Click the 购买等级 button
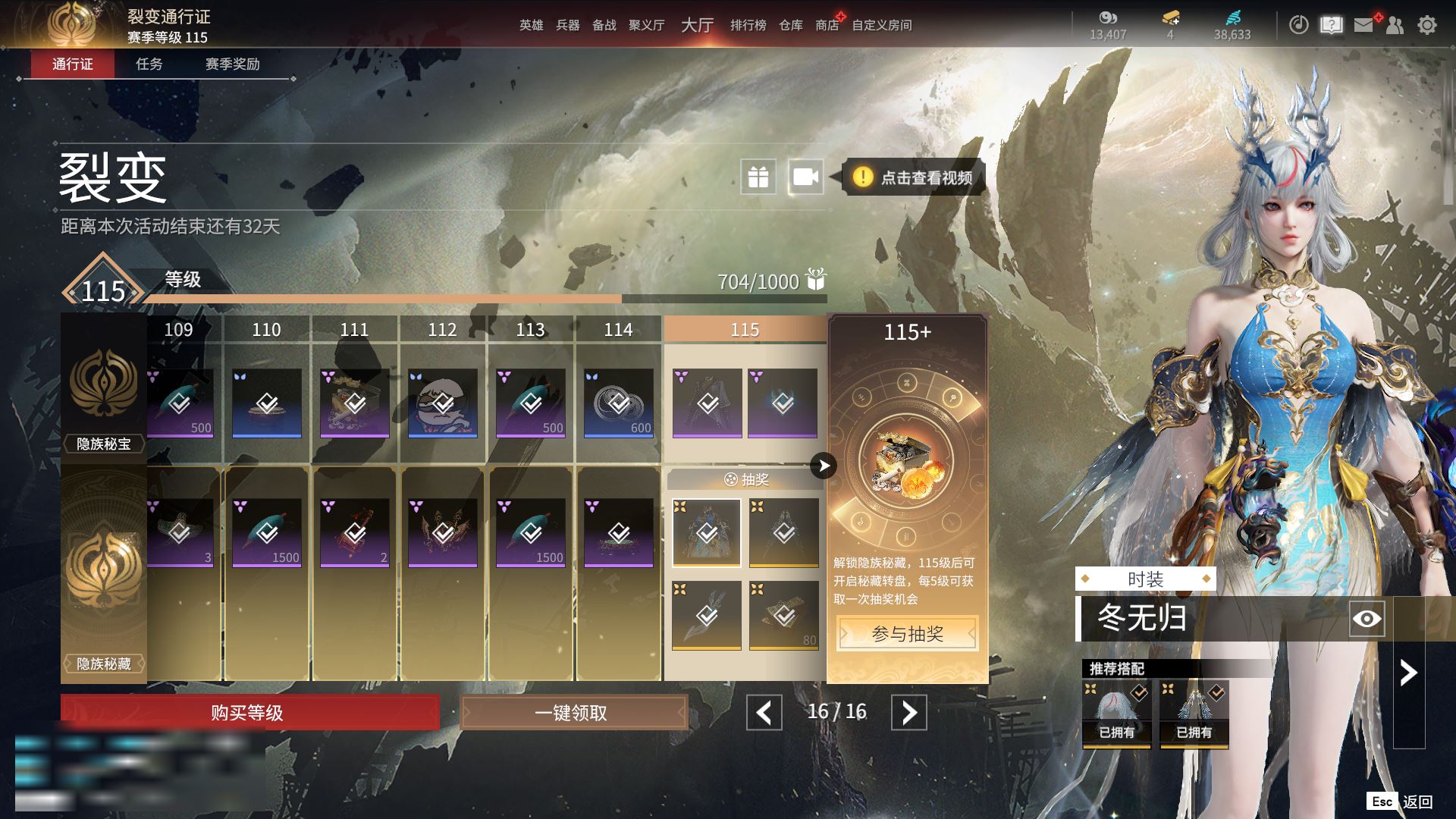This screenshot has width=1456, height=819. [x=249, y=713]
